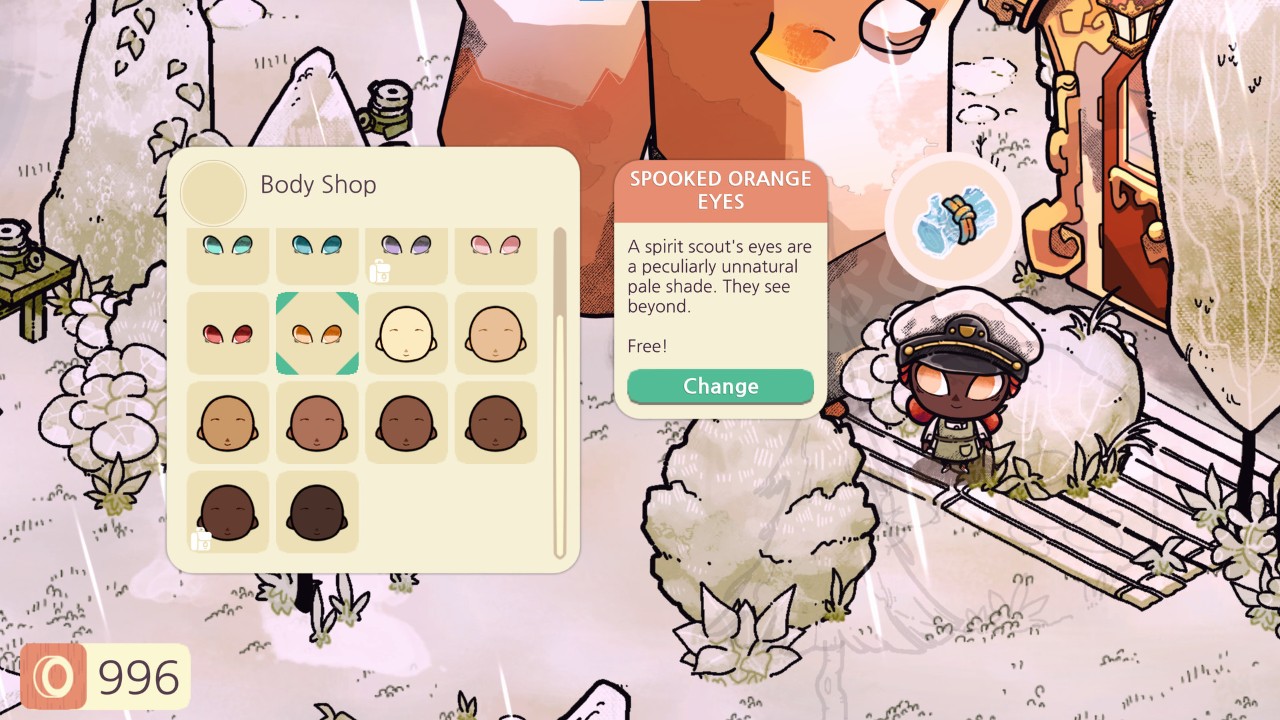Image resolution: width=1280 pixels, height=720 pixels.
Task: Choose the light peach skin tone head
Action: point(496,333)
